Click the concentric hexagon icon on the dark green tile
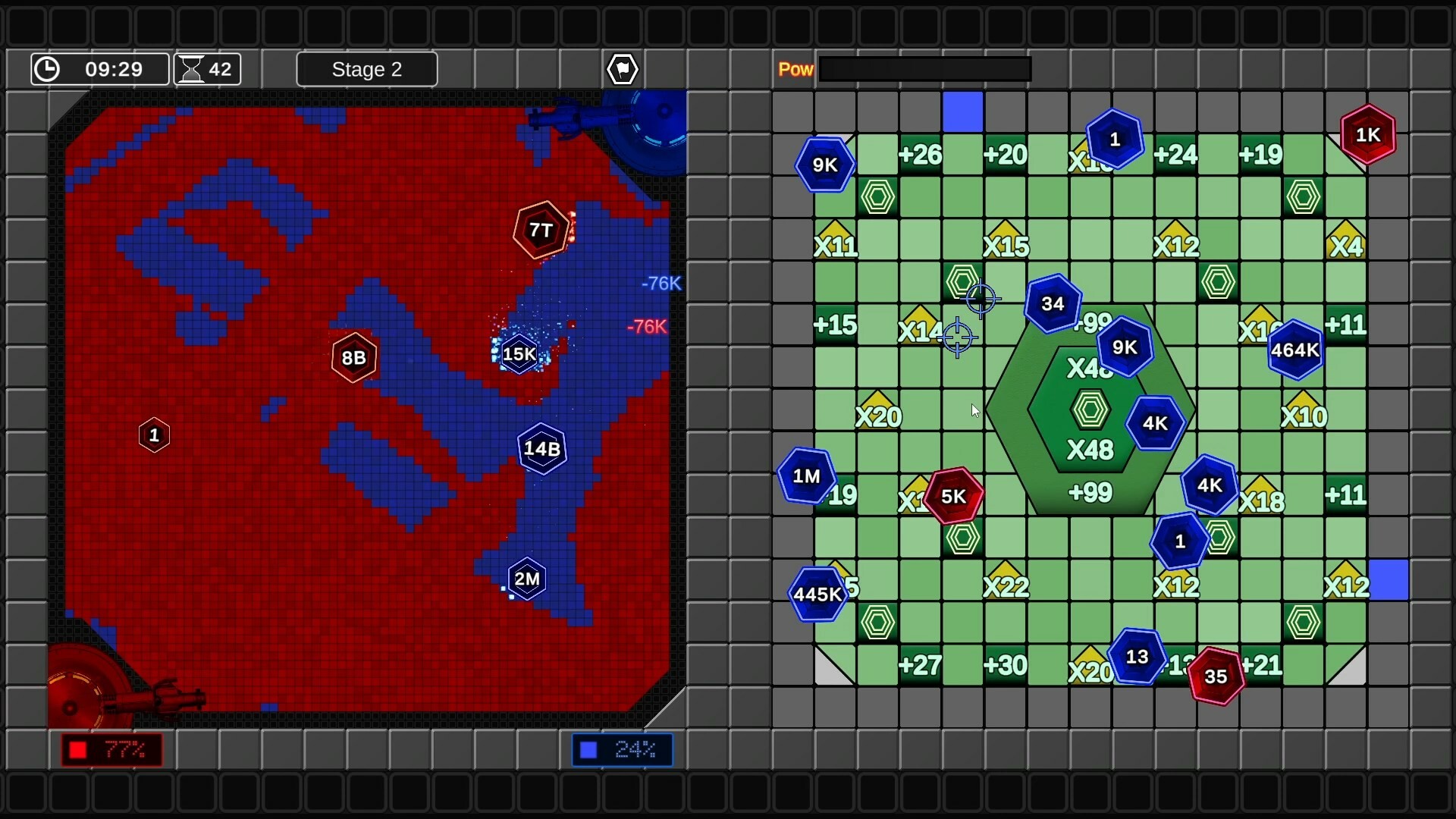This screenshot has width=1456, height=819. click(1090, 409)
